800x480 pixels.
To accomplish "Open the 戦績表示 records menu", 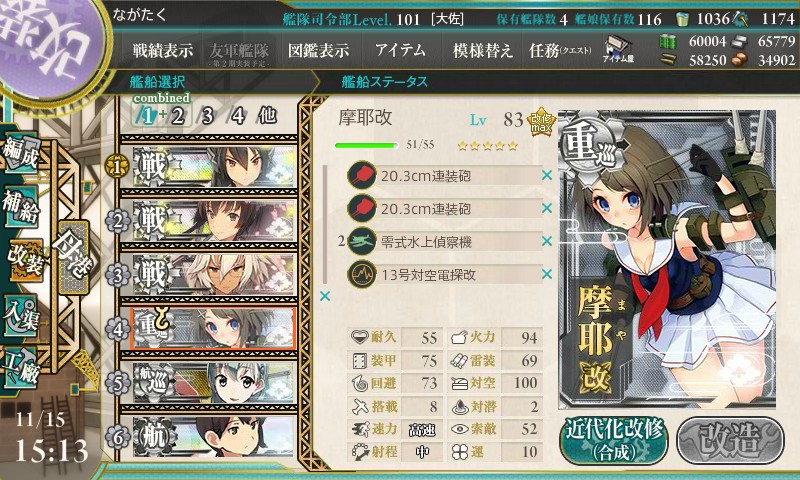I will click(163, 50).
